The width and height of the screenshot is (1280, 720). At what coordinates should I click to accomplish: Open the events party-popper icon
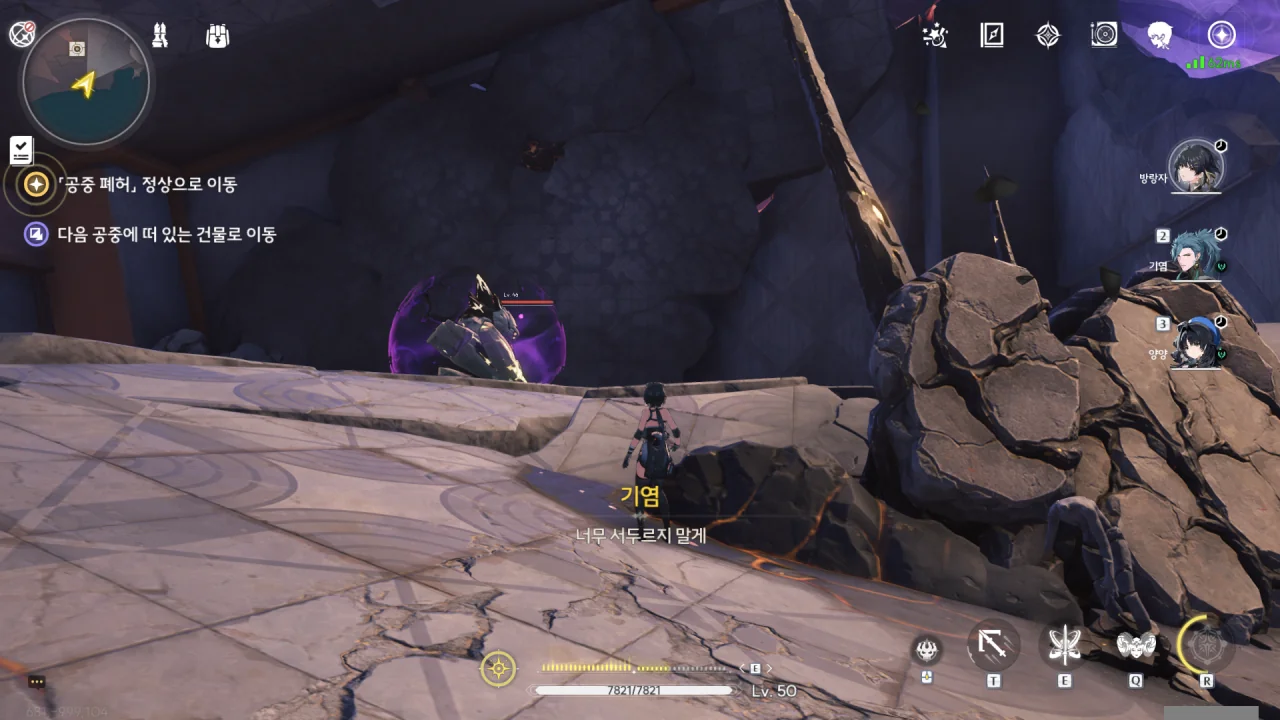[937, 36]
